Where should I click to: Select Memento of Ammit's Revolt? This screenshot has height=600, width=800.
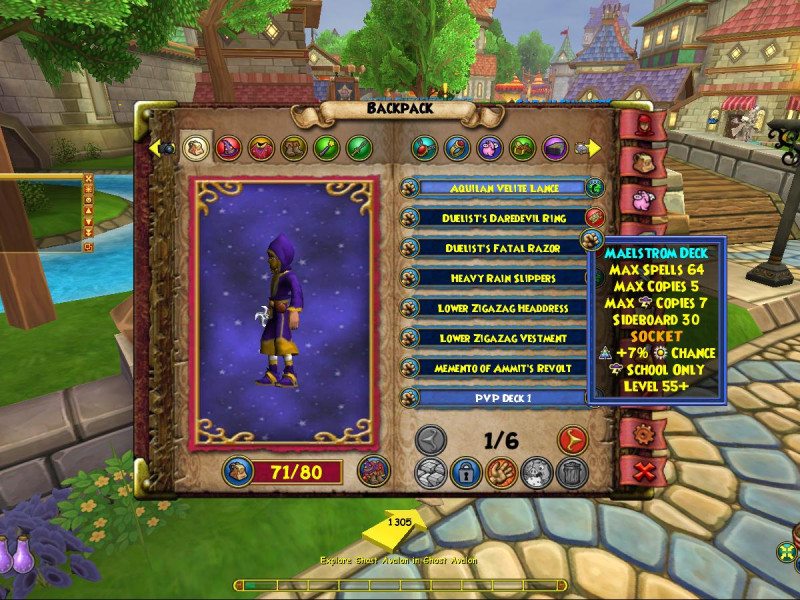pyautogui.click(x=496, y=368)
